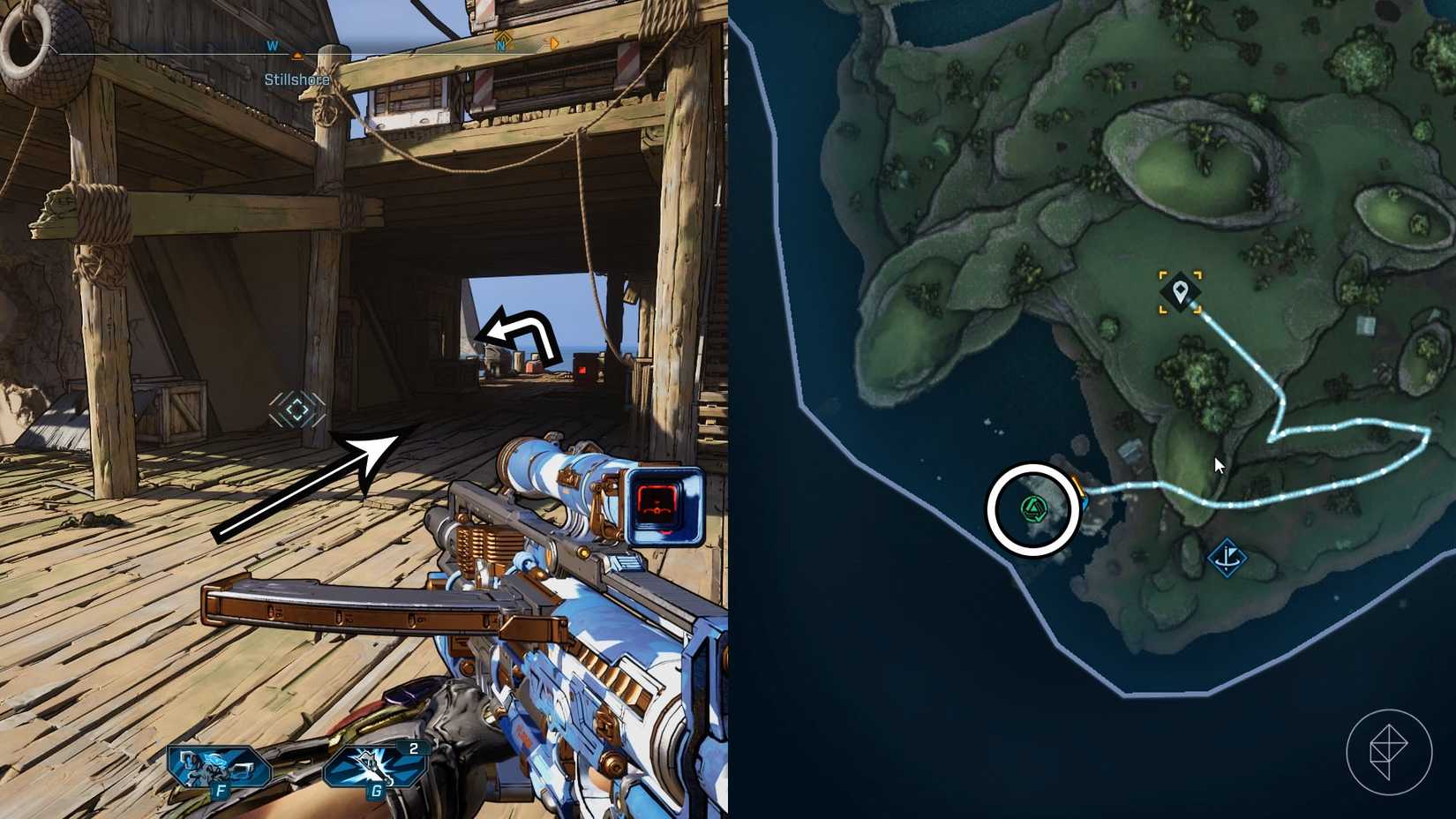
Task: Select the G grenade skill icon
Action: tap(372, 764)
